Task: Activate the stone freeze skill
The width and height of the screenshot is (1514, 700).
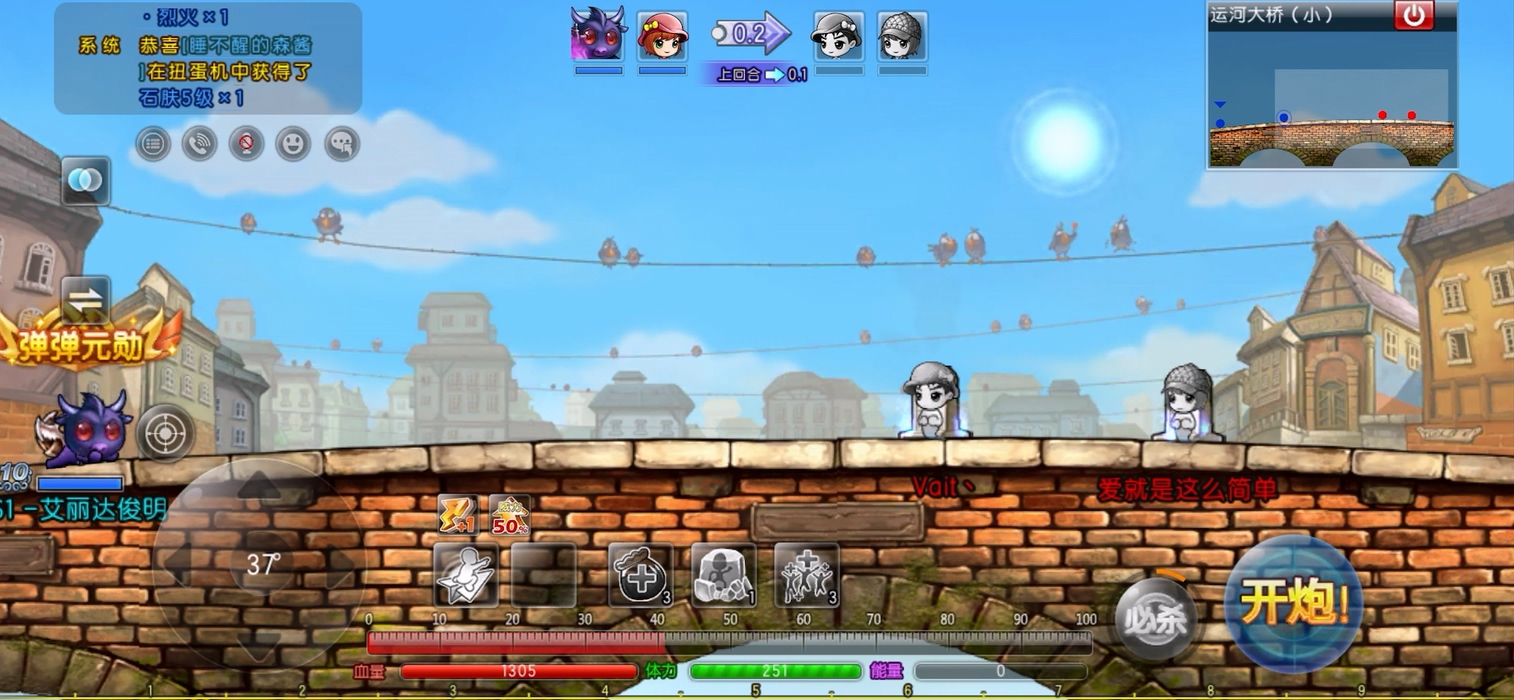Action: [723, 575]
